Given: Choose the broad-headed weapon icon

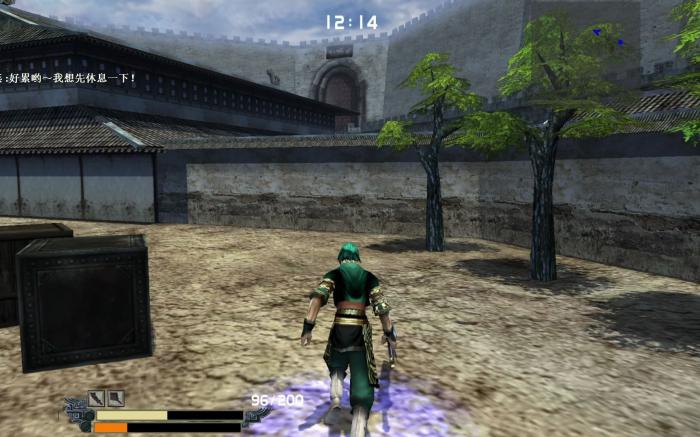Looking at the screenshot, I should (116, 398).
